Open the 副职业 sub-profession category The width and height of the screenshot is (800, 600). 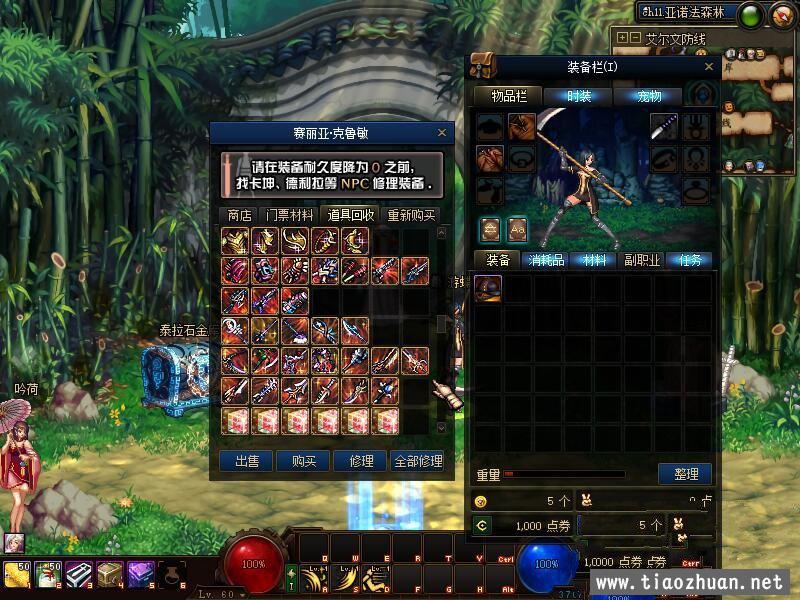(x=642, y=260)
